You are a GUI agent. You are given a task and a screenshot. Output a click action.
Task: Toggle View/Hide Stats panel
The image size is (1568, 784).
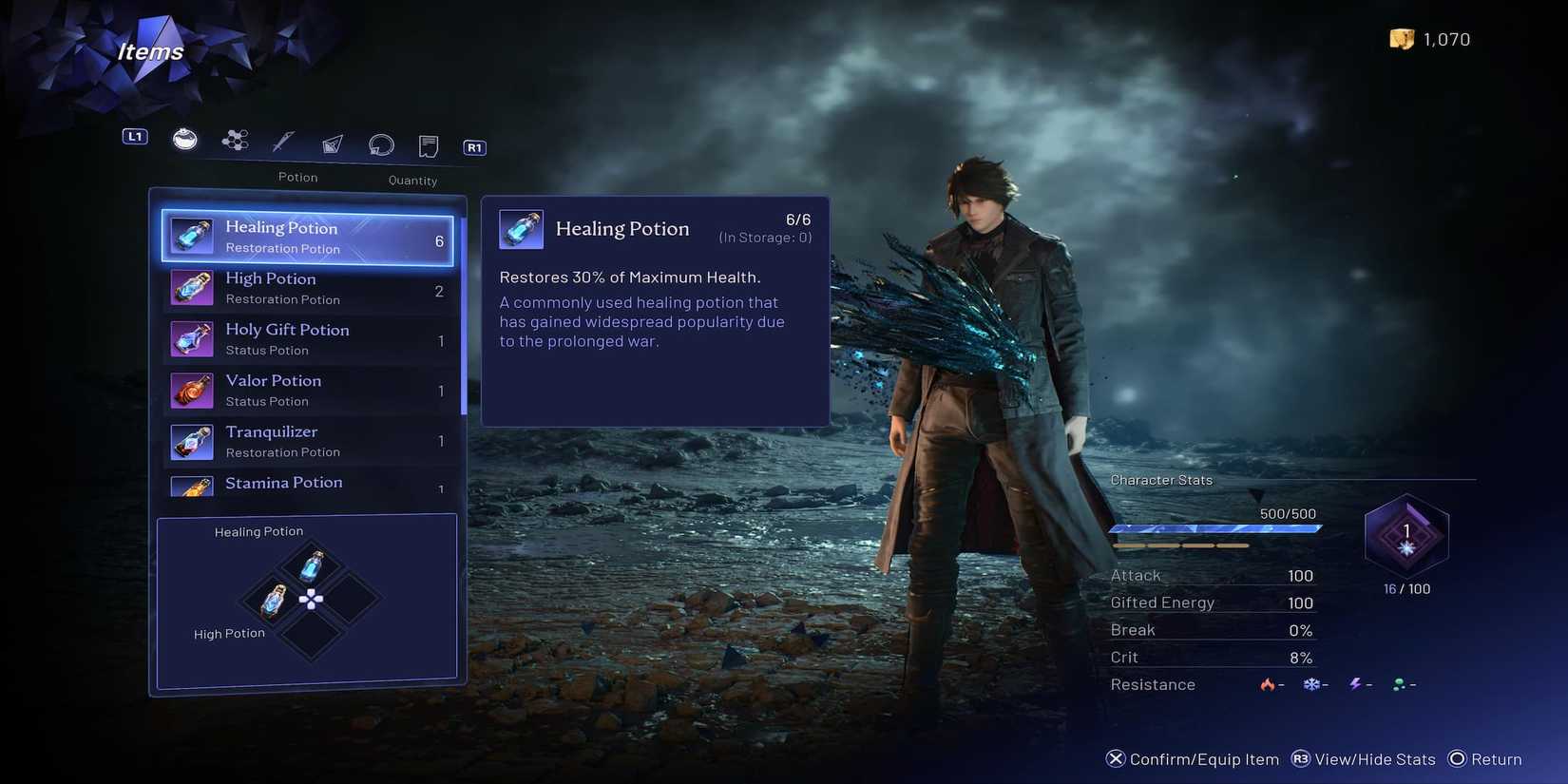point(1363,759)
